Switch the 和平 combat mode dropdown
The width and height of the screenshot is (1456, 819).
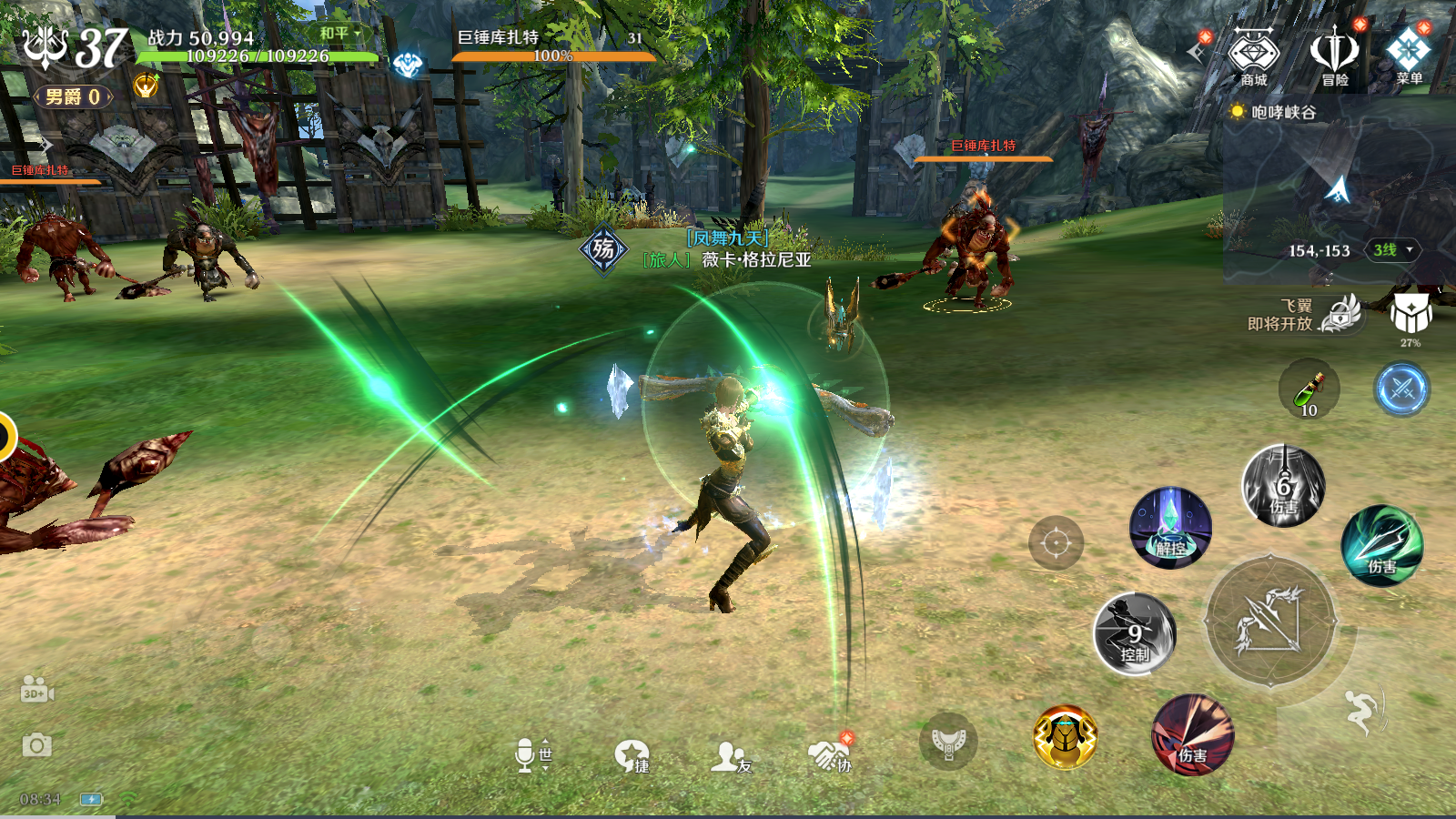pos(340,34)
